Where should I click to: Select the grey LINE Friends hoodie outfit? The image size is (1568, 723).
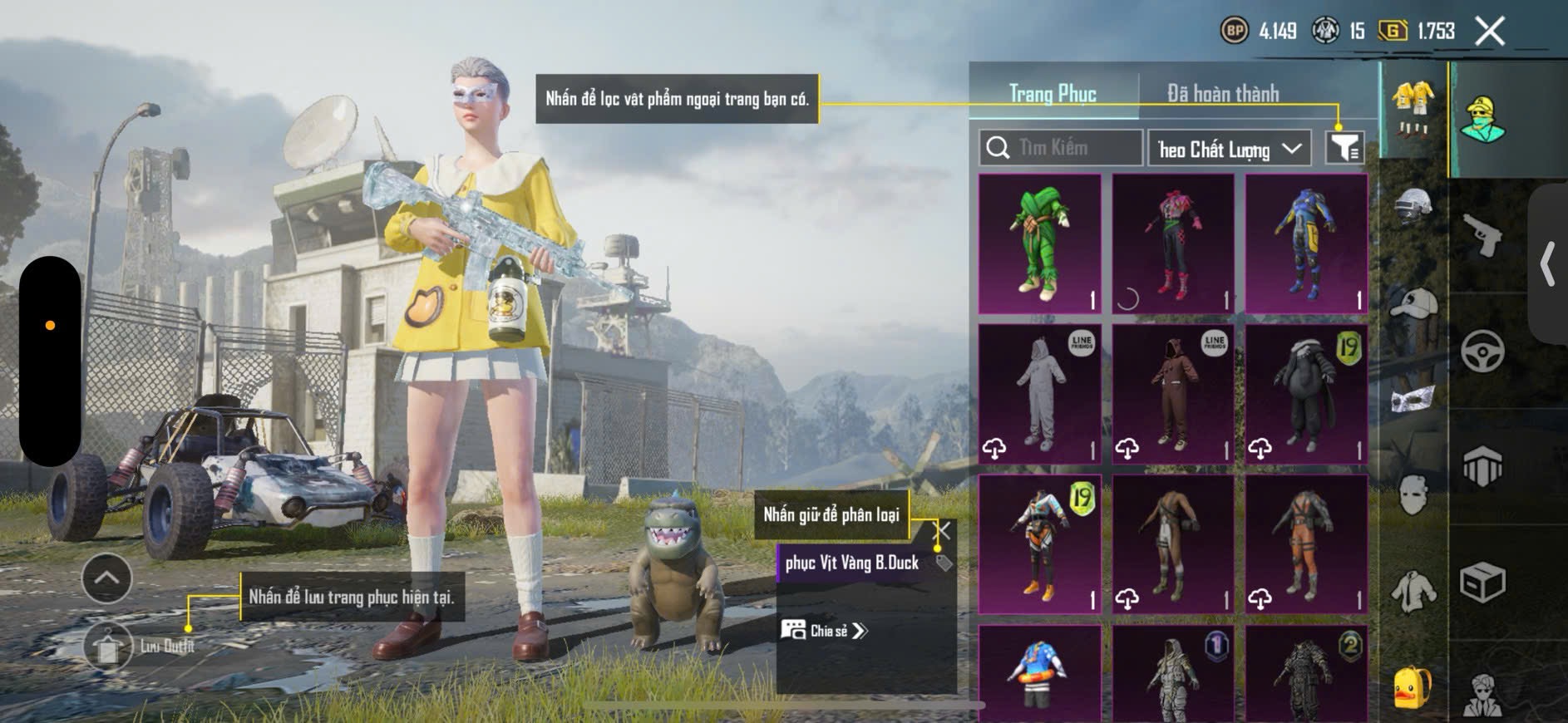click(1040, 393)
